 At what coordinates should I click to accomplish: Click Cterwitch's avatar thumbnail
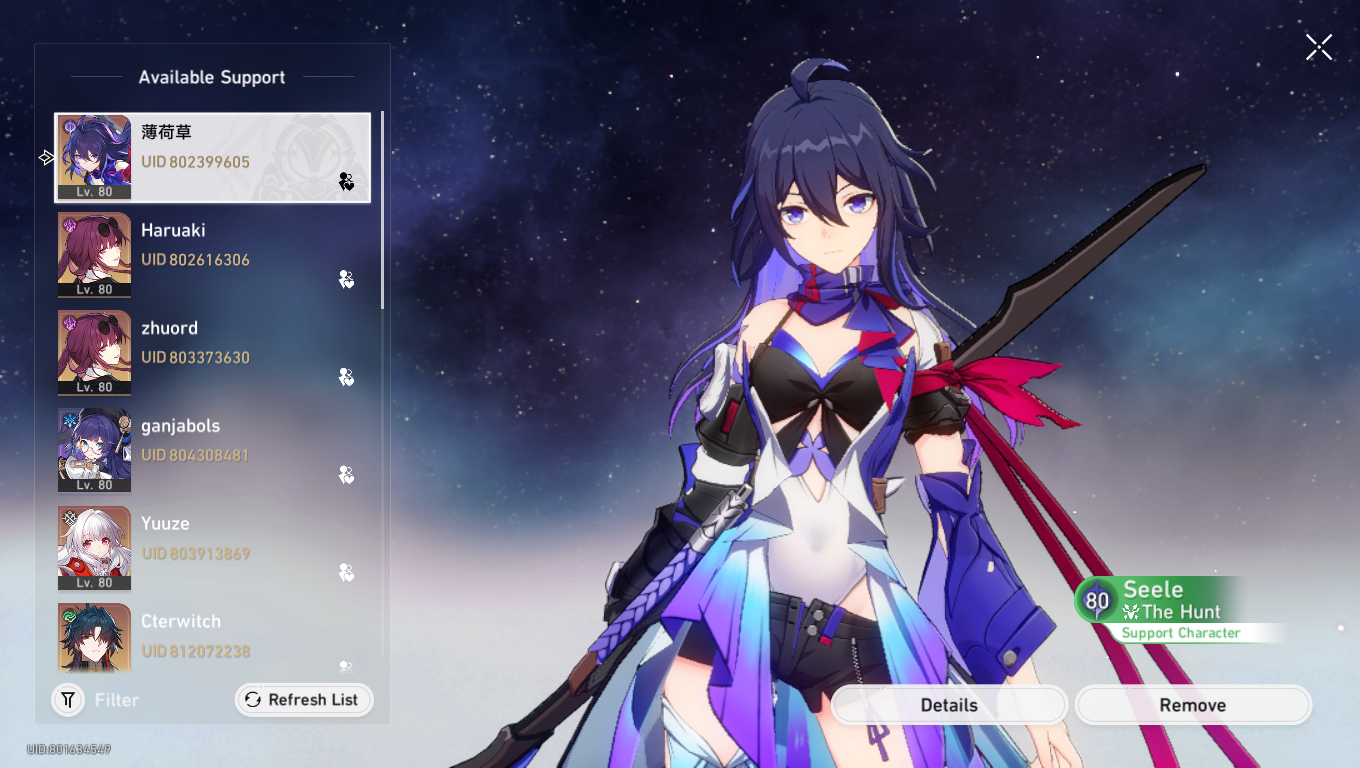point(94,638)
